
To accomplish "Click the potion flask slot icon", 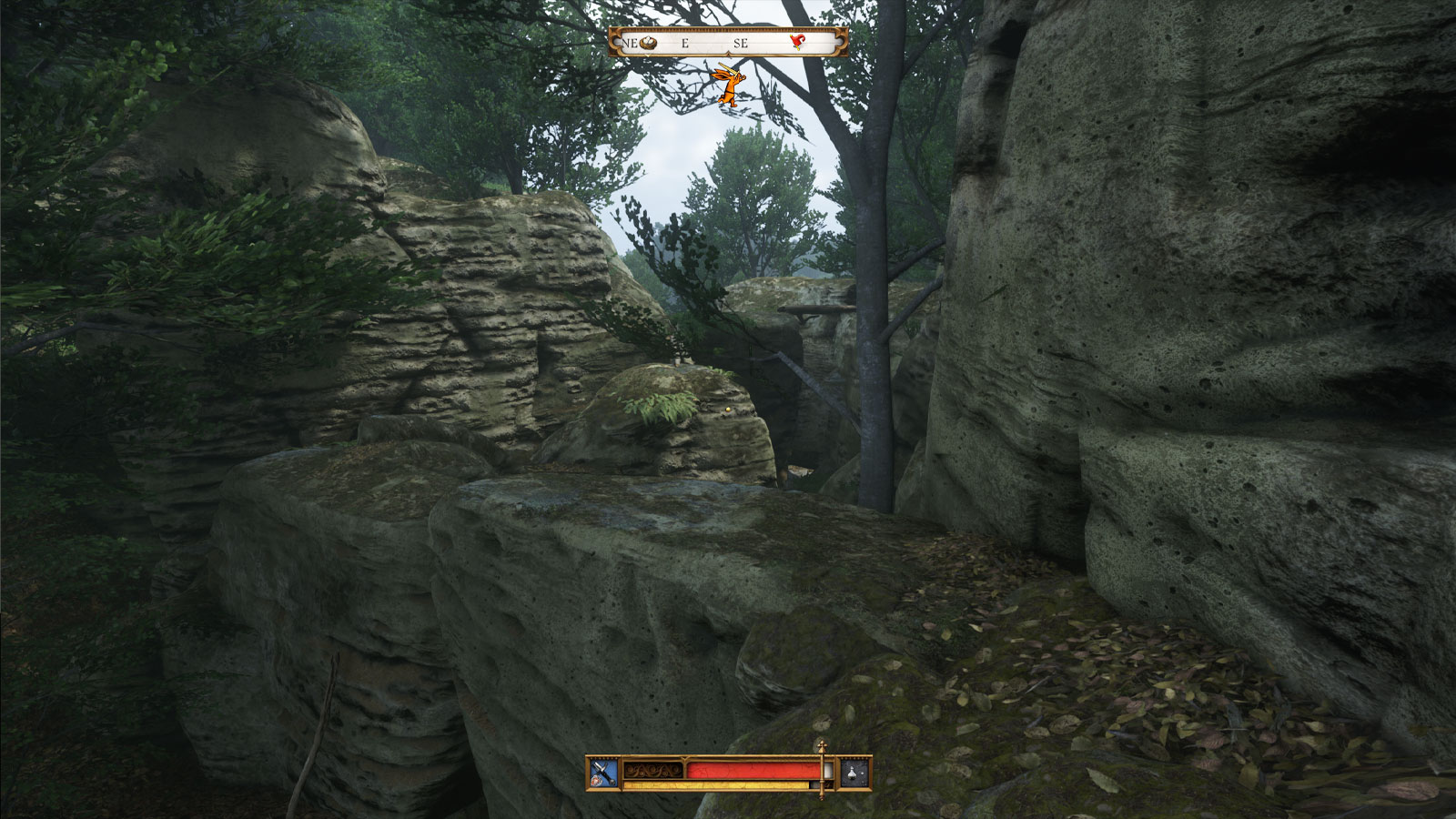I will click(x=854, y=773).
